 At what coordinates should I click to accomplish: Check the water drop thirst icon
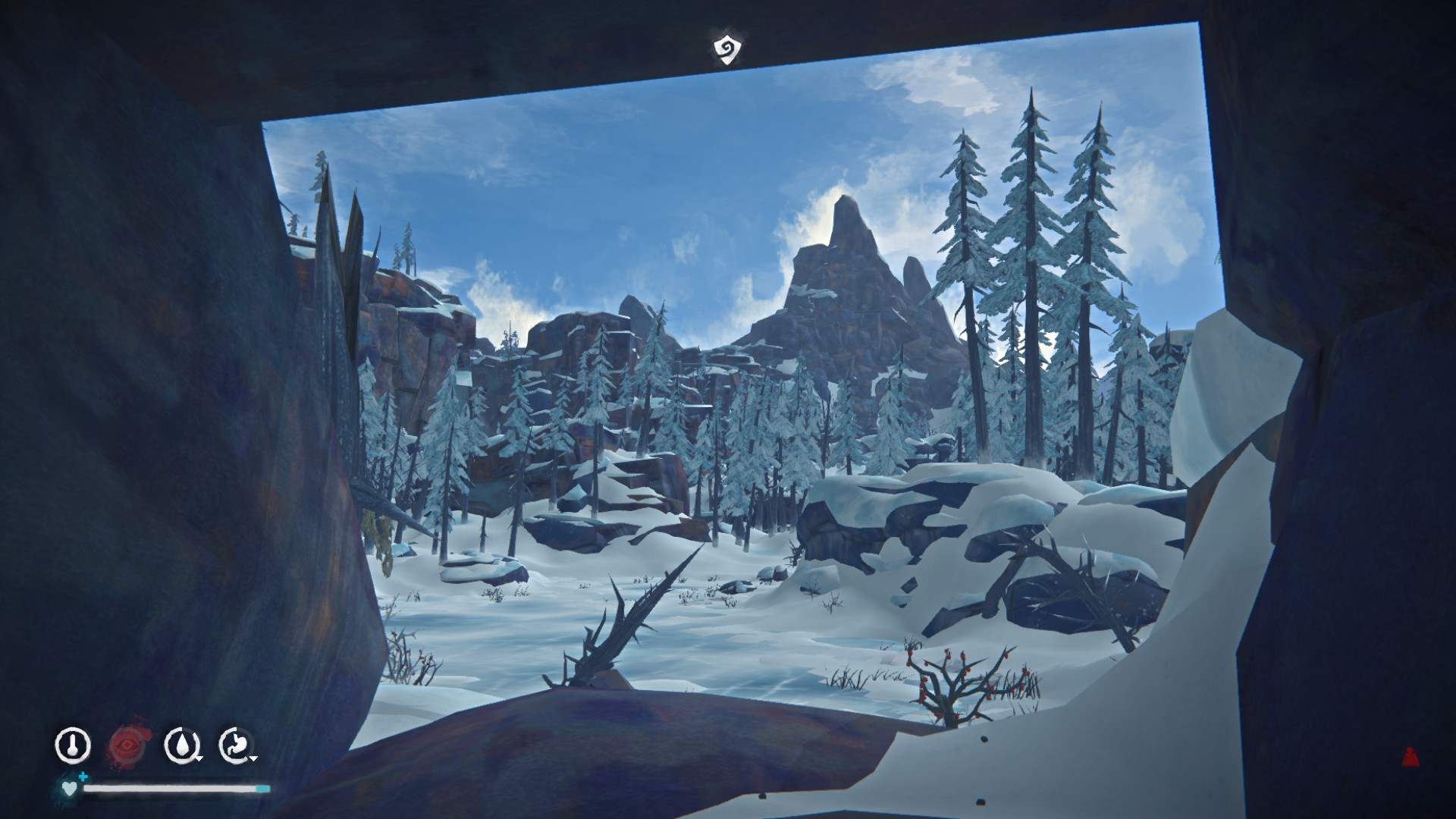(x=182, y=745)
